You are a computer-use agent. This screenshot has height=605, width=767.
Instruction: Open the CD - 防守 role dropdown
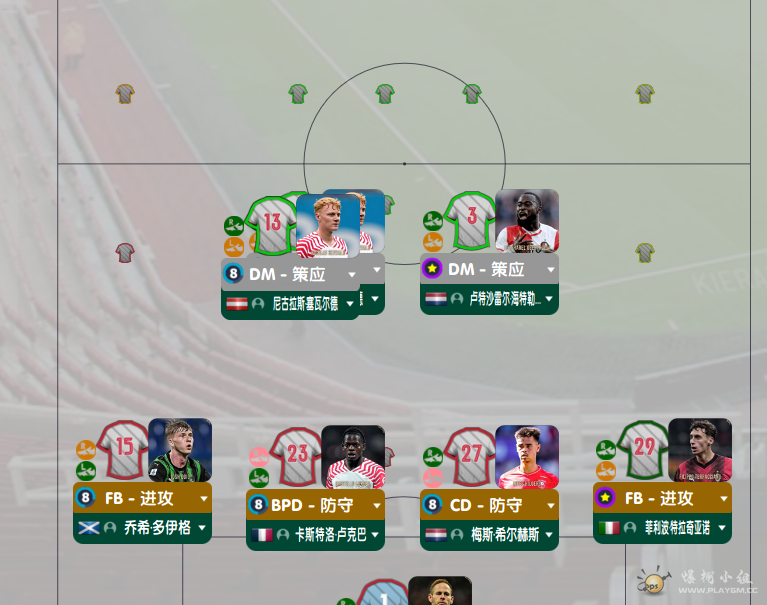tap(550, 506)
